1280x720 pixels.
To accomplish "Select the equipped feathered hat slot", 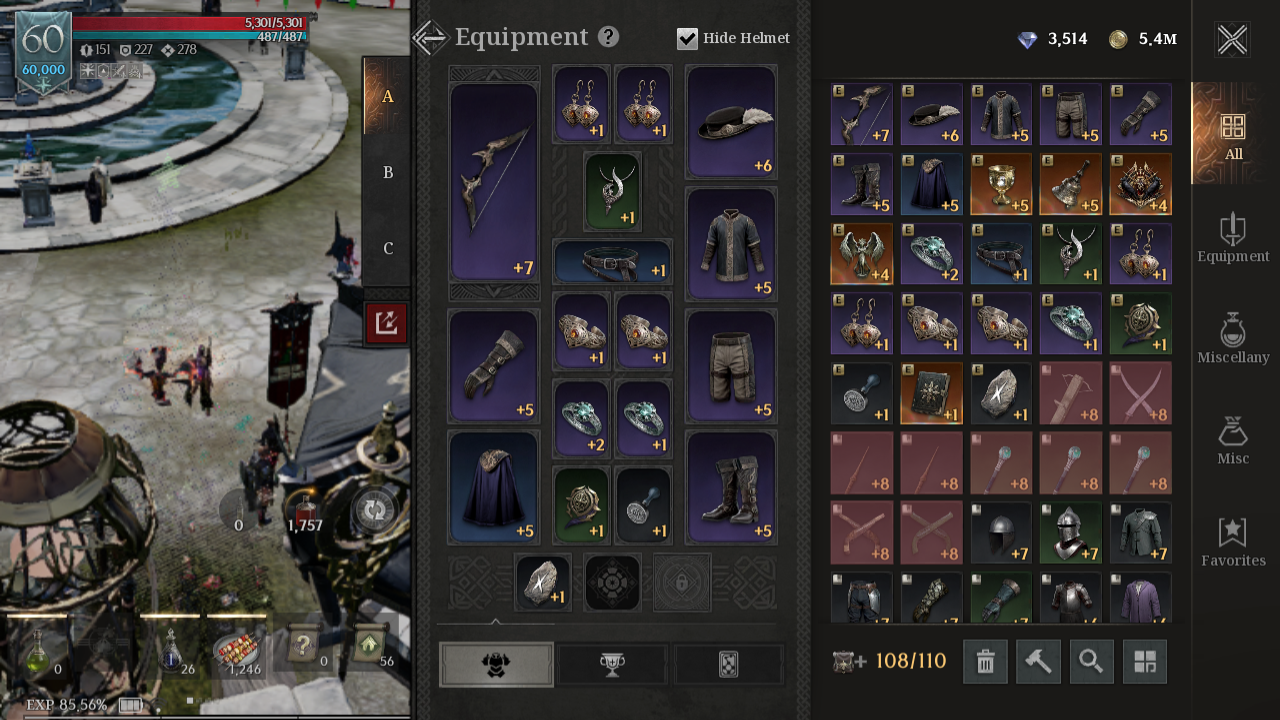I will pyautogui.click(x=731, y=122).
